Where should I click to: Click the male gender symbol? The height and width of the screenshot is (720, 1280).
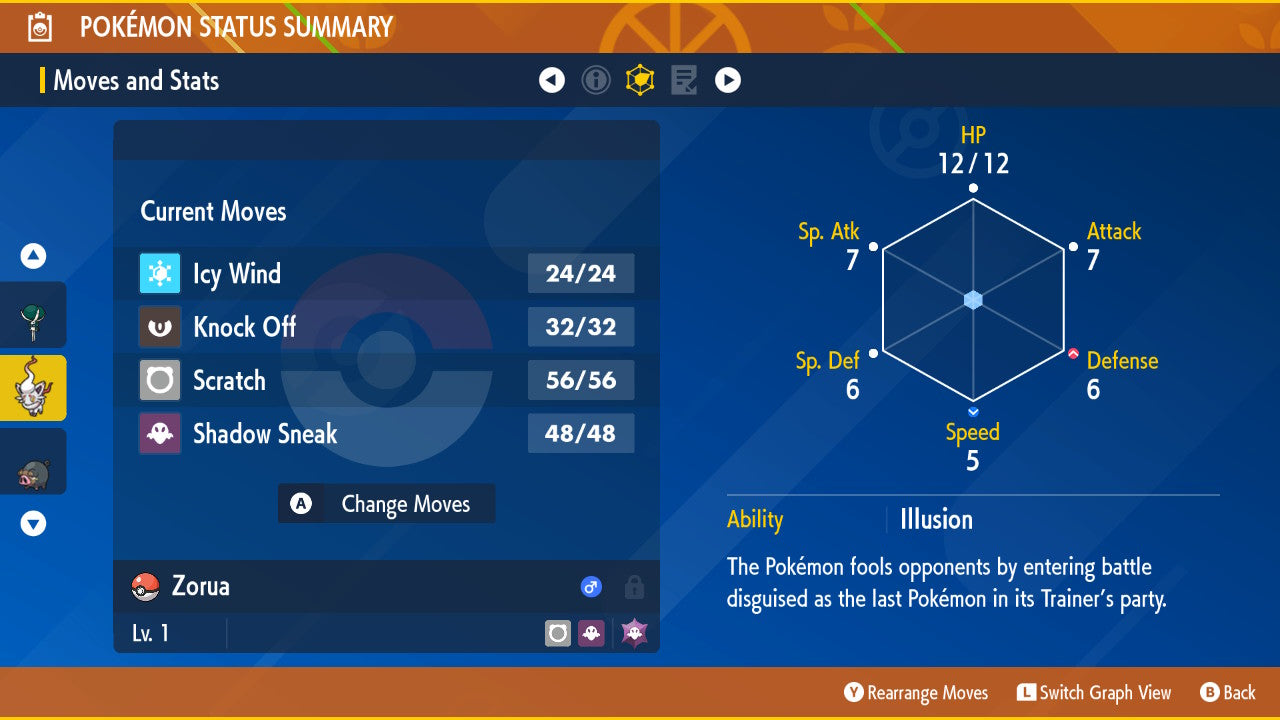pyautogui.click(x=591, y=587)
